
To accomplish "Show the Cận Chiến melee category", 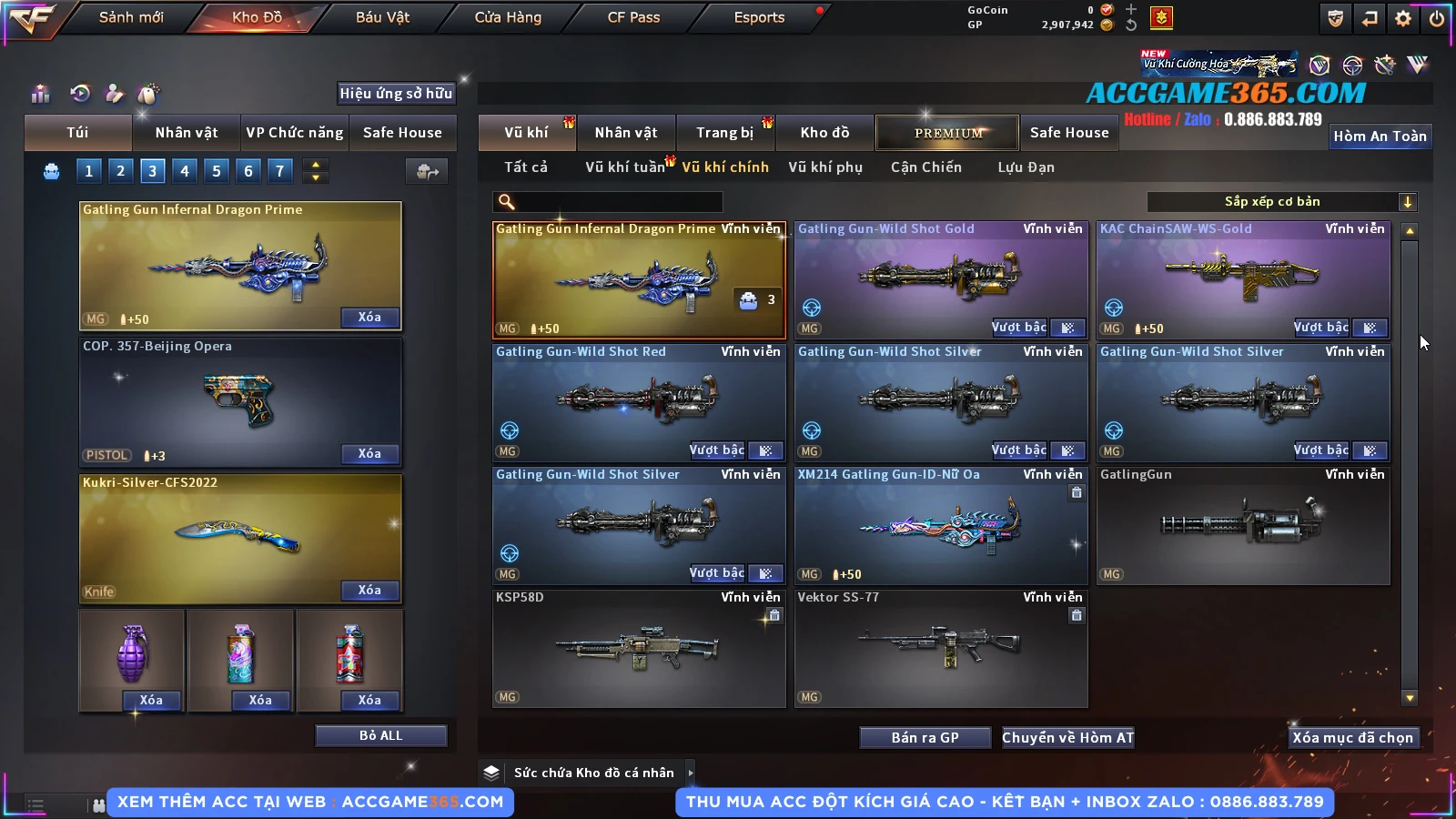I will [925, 167].
